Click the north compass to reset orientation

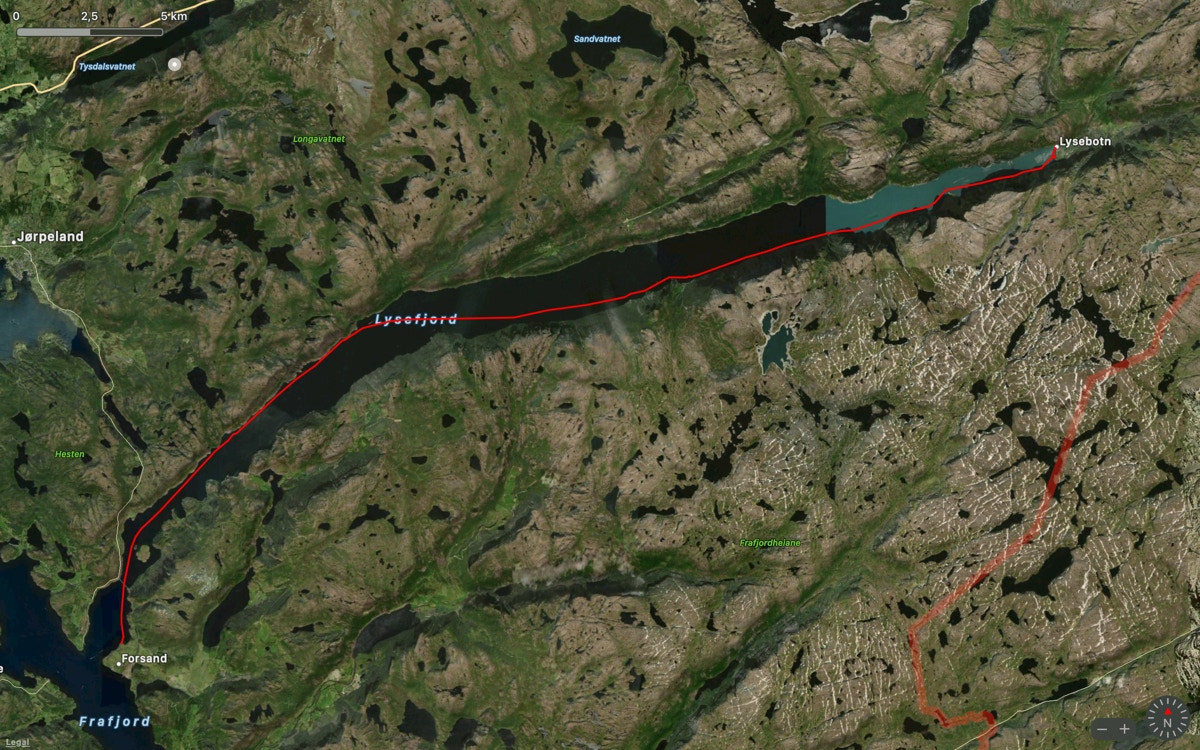click(x=1167, y=720)
